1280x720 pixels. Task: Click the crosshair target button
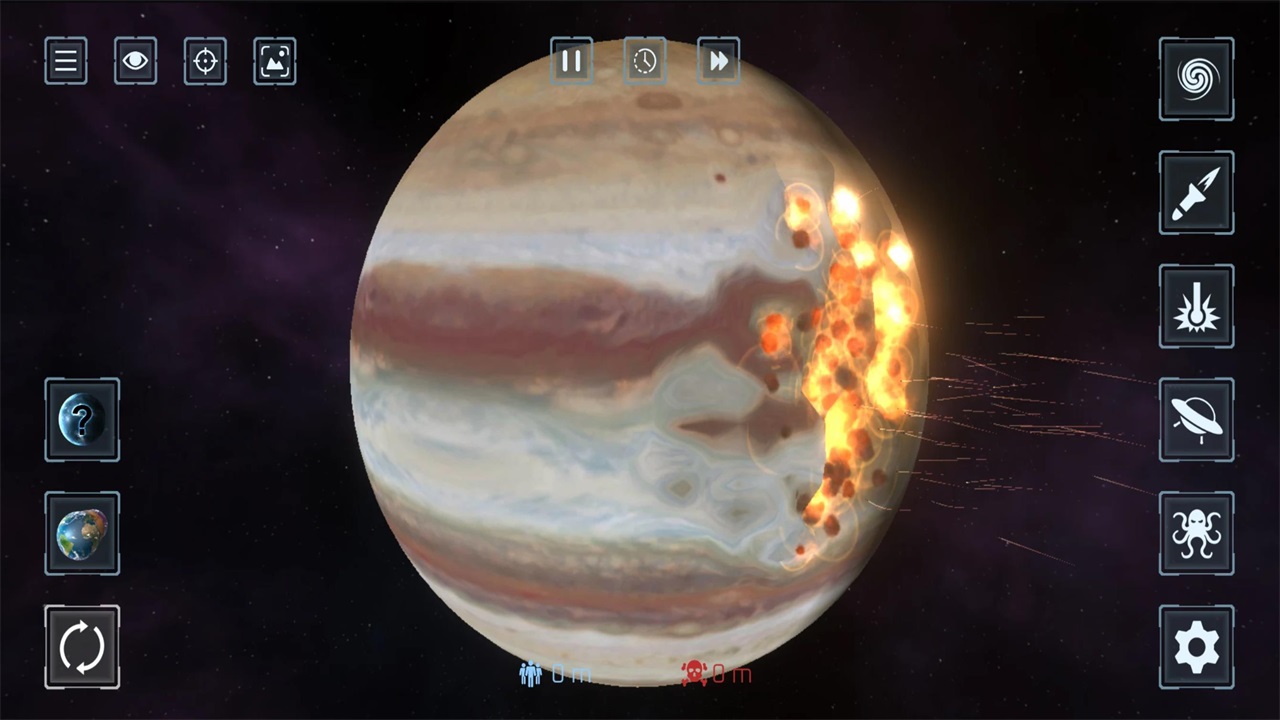[x=205, y=61]
